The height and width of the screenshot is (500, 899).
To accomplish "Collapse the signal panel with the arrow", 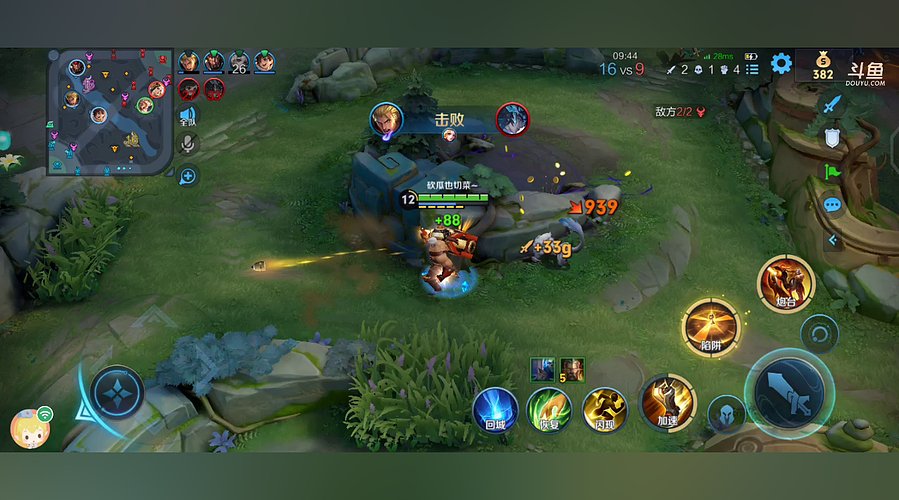I will pyautogui.click(x=832, y=240).
